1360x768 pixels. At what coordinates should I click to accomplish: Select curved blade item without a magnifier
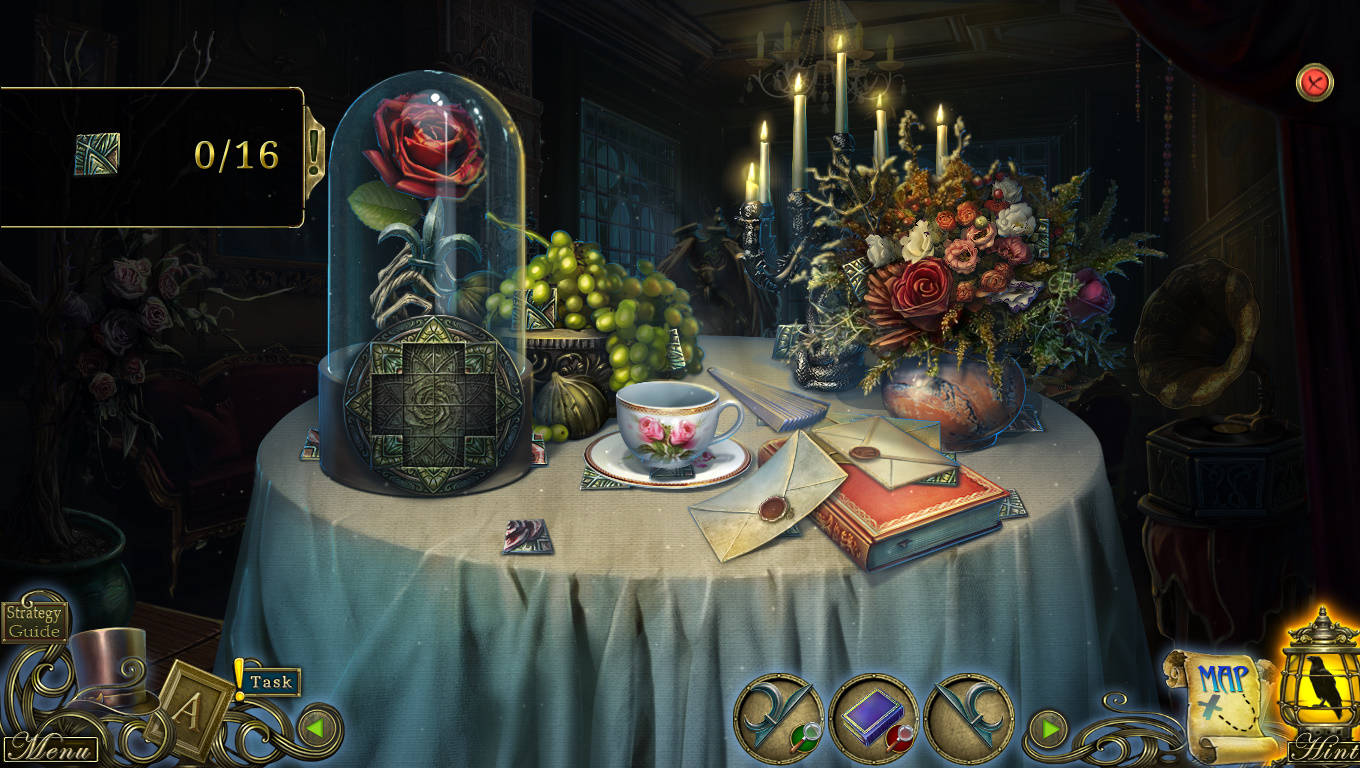(x=968, y=718)
